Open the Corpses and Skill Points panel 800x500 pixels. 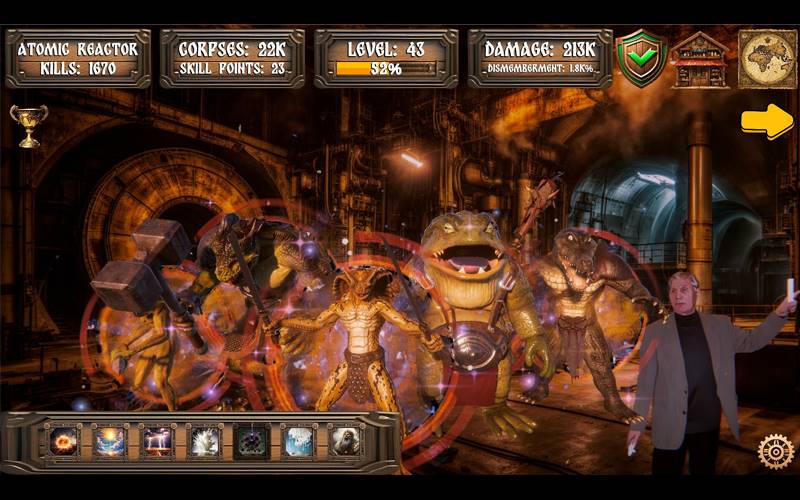point(232,58)
